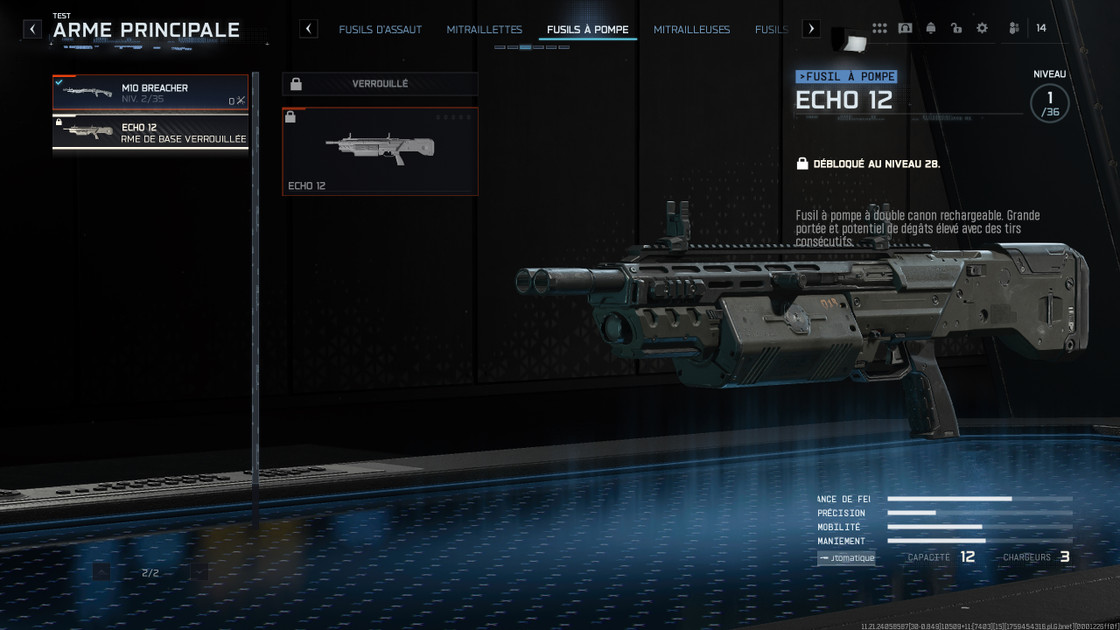Show the Mitrailleuses weapon category
The image size is (1120, 630).
coord(692,30)
